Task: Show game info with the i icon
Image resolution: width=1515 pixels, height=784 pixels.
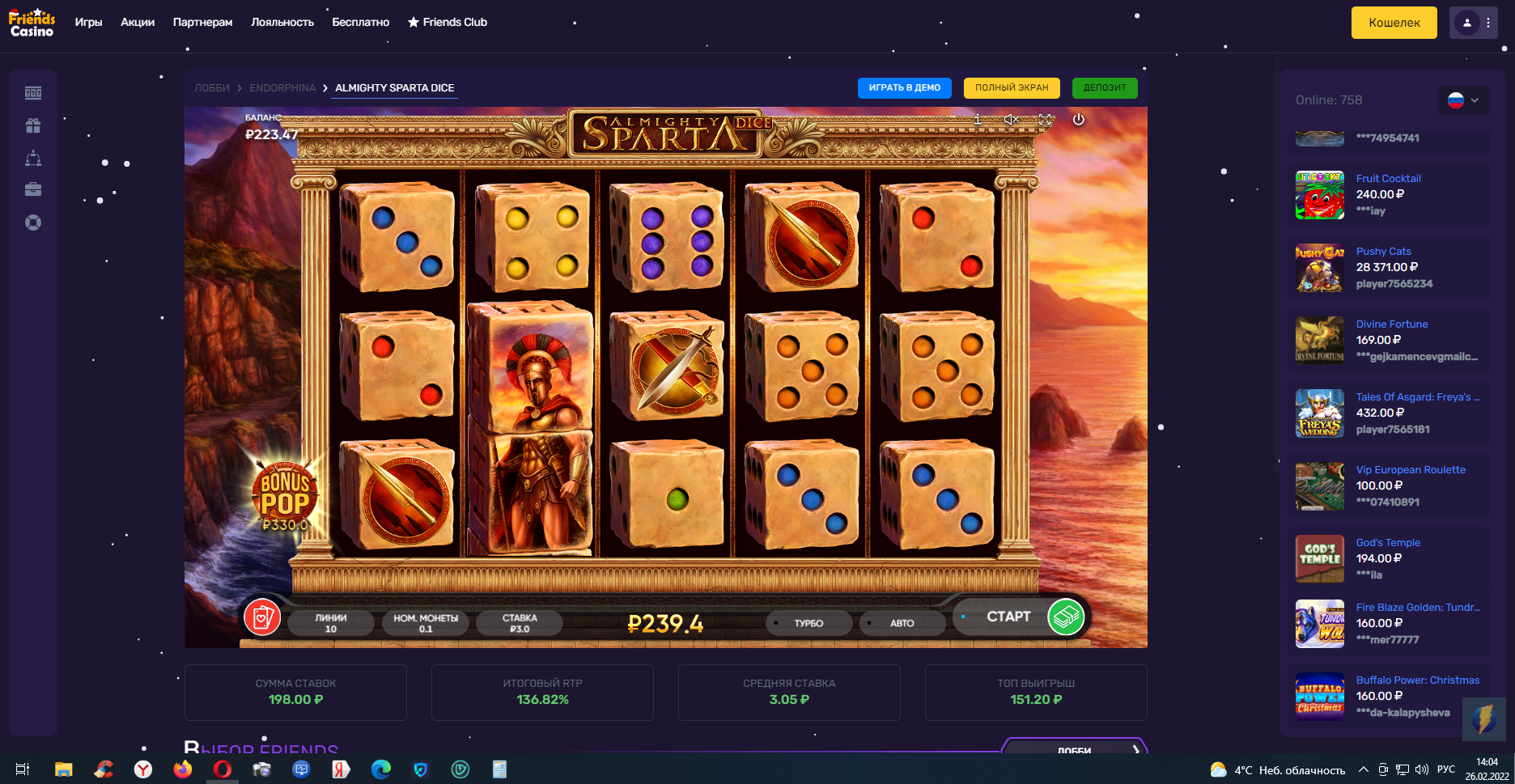Action: pos(978,120)
